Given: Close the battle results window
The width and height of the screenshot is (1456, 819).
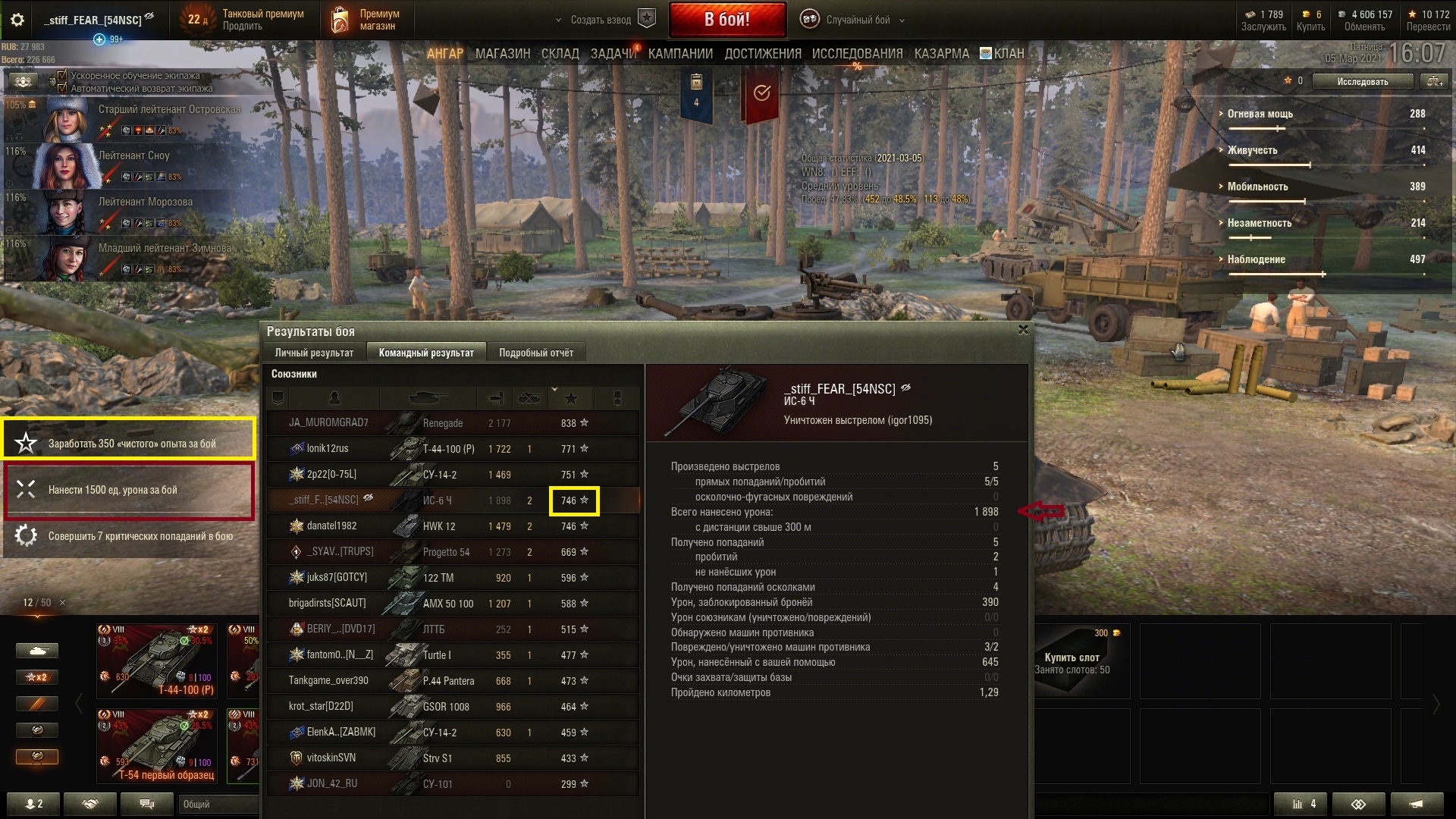Looking at the screenshot, I should point(1023,330).
